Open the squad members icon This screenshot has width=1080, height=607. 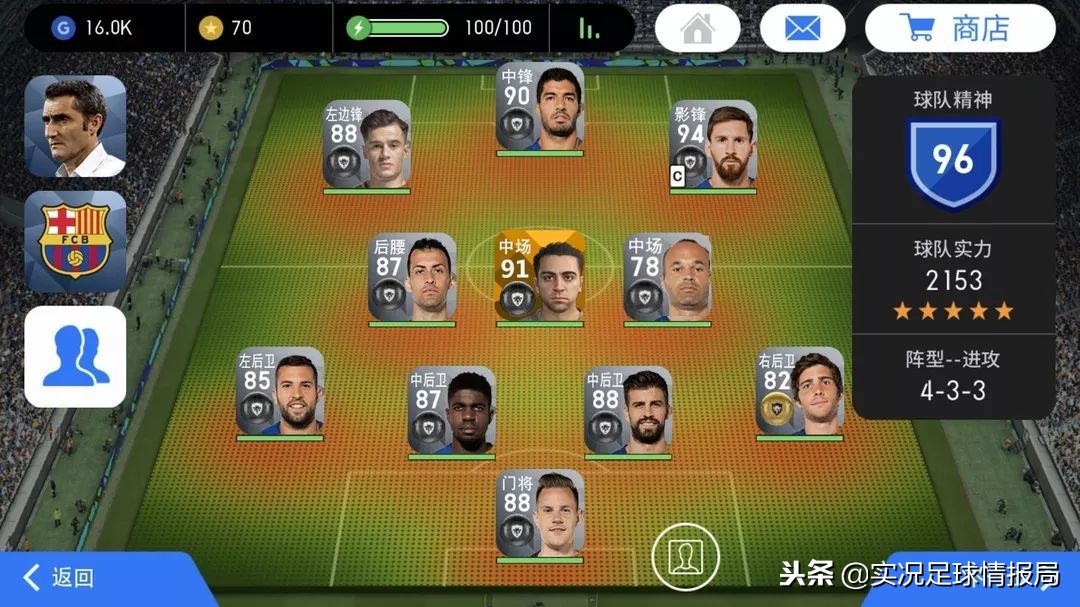[75, 357]
